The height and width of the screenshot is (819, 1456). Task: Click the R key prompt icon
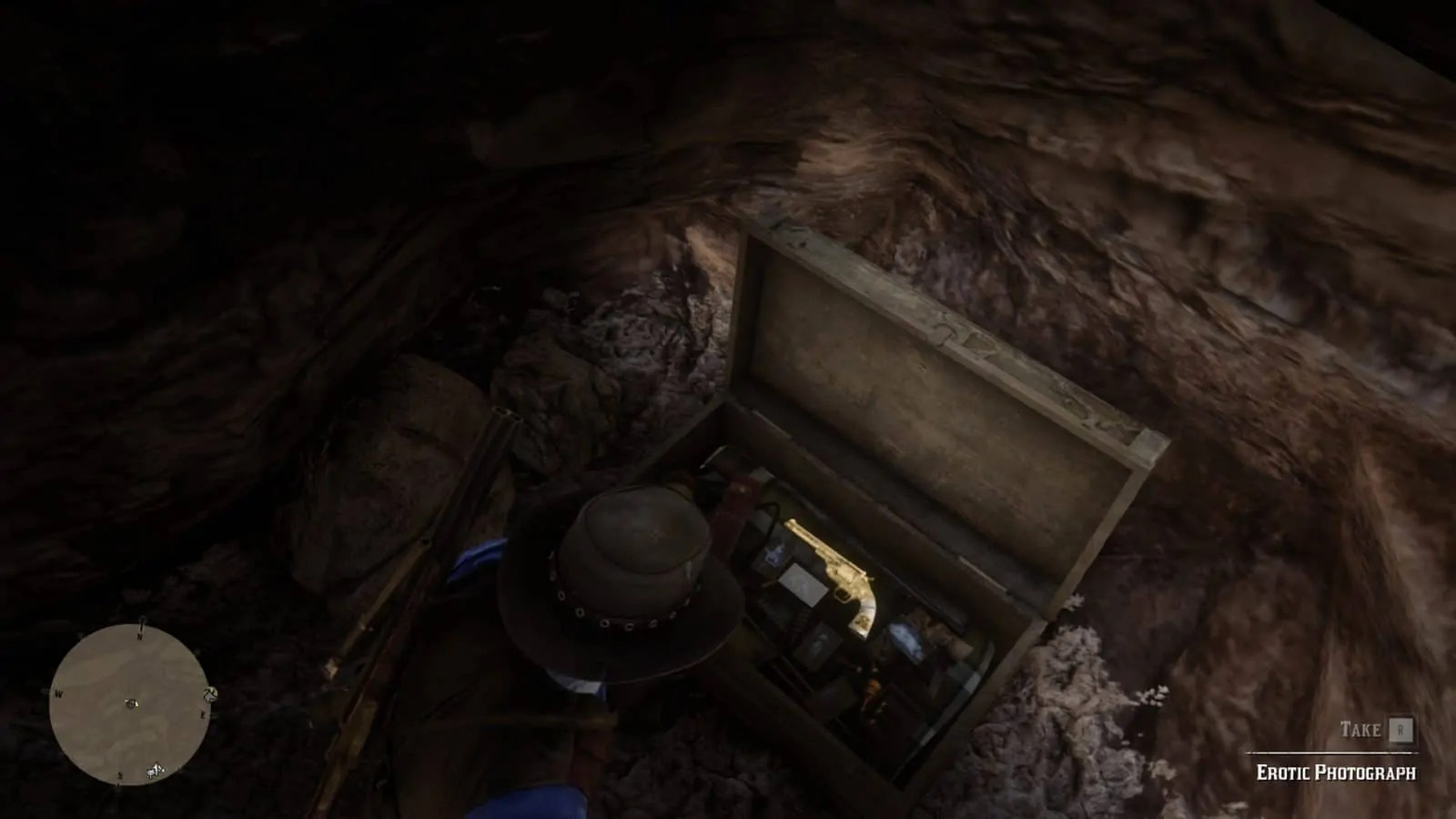click(1401, 730)
